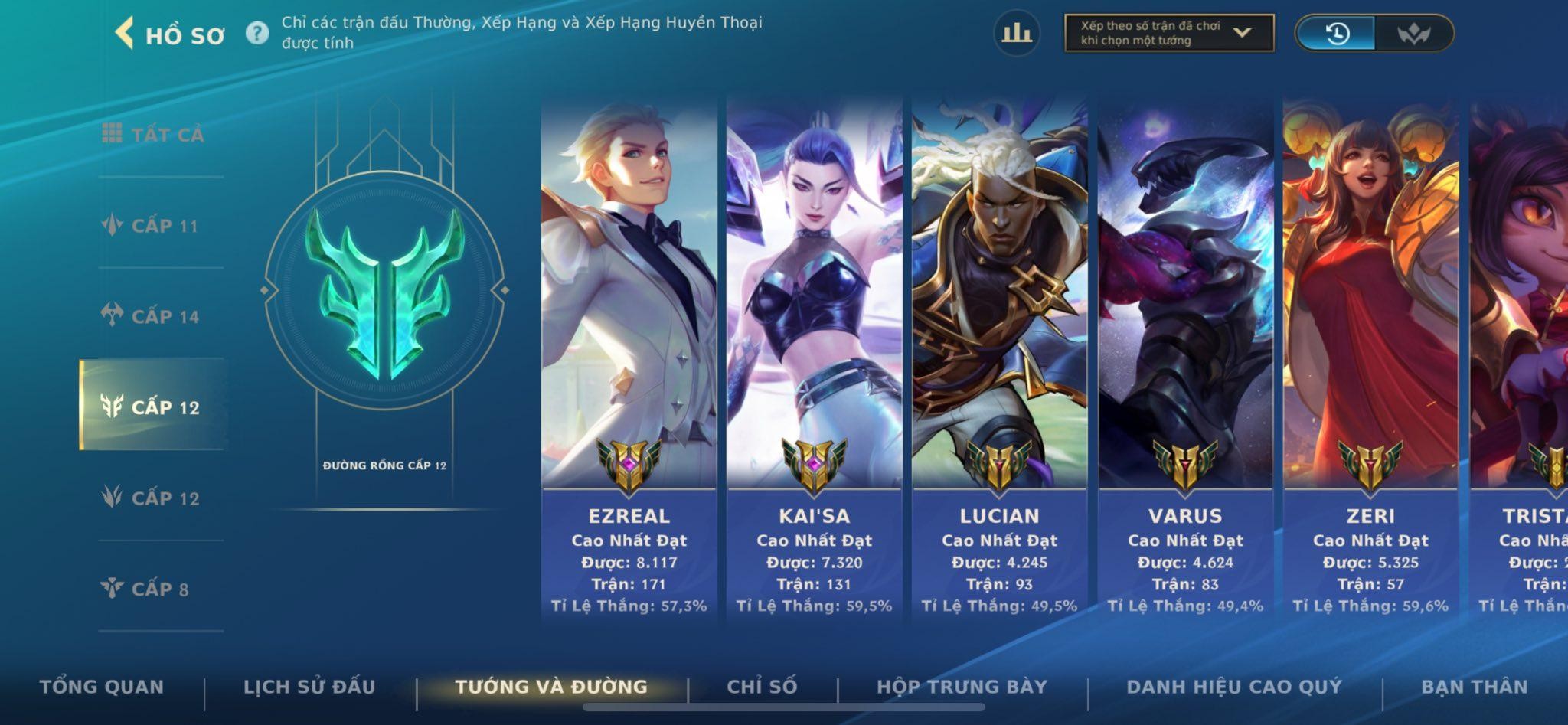This screenshot has width=1568, height=725.
Task: Choose the Cấp 8 lane filter
Action: 145,589
